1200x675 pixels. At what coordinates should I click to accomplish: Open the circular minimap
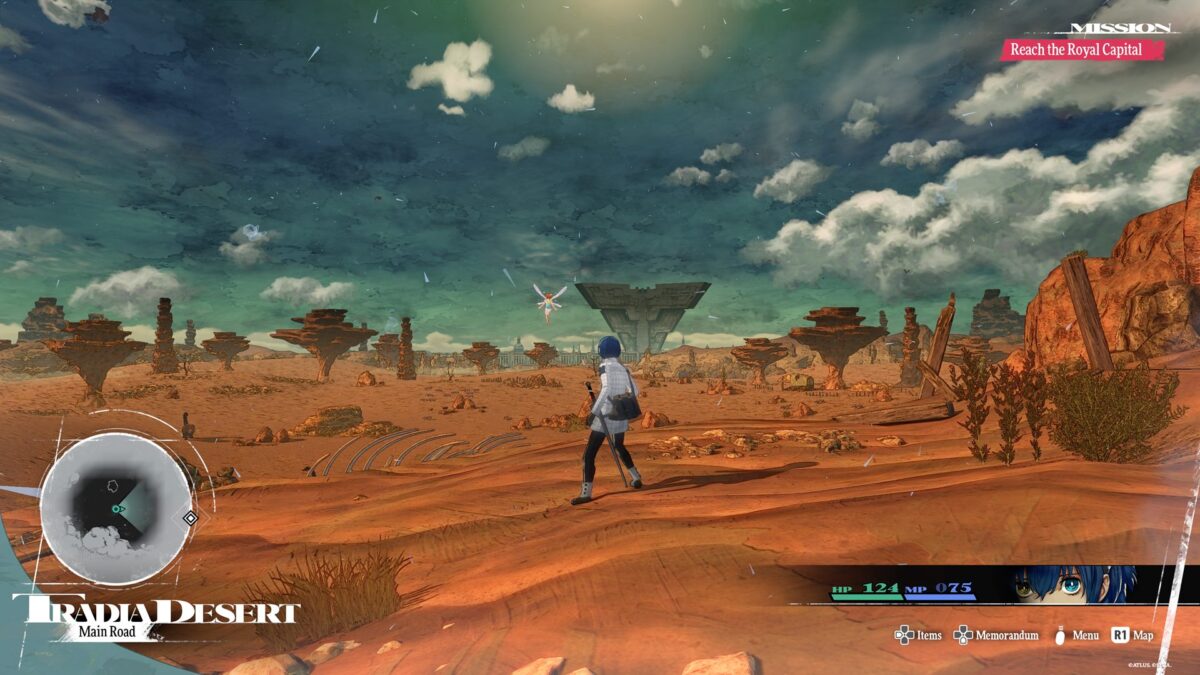[116, 508]
